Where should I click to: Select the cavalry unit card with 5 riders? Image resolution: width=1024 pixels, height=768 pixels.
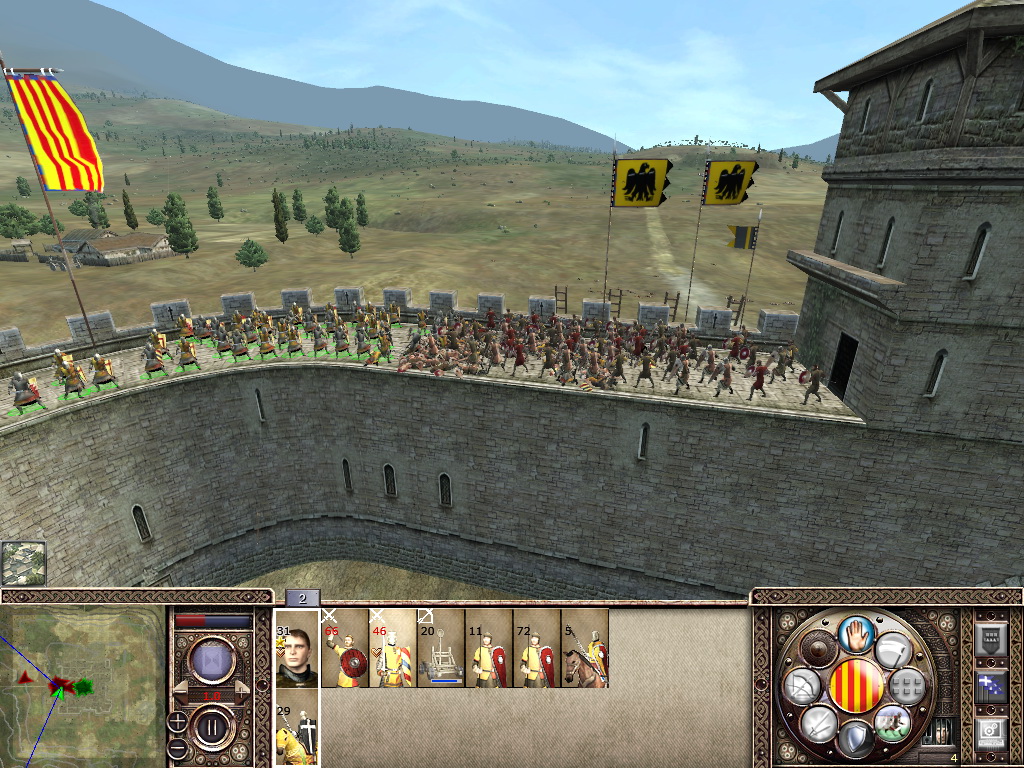tap(585, 648)
